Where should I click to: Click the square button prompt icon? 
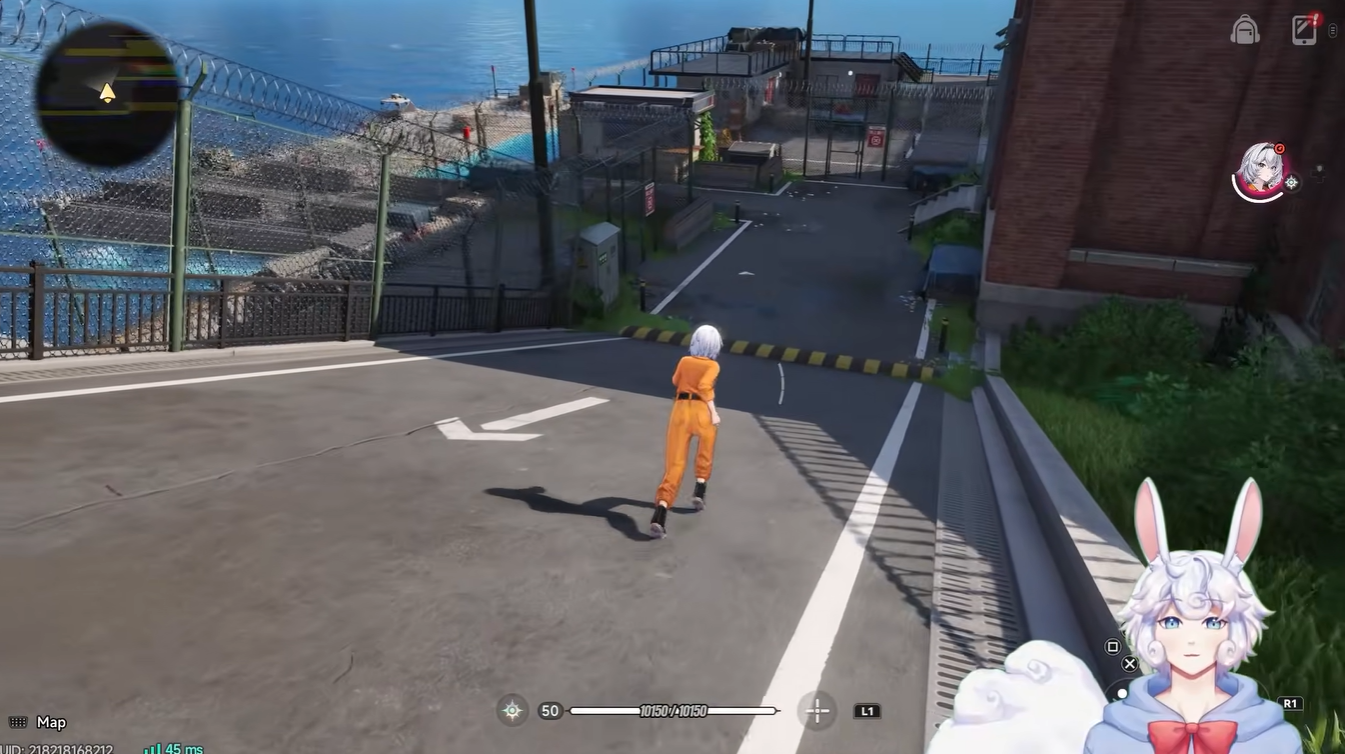1112,646
